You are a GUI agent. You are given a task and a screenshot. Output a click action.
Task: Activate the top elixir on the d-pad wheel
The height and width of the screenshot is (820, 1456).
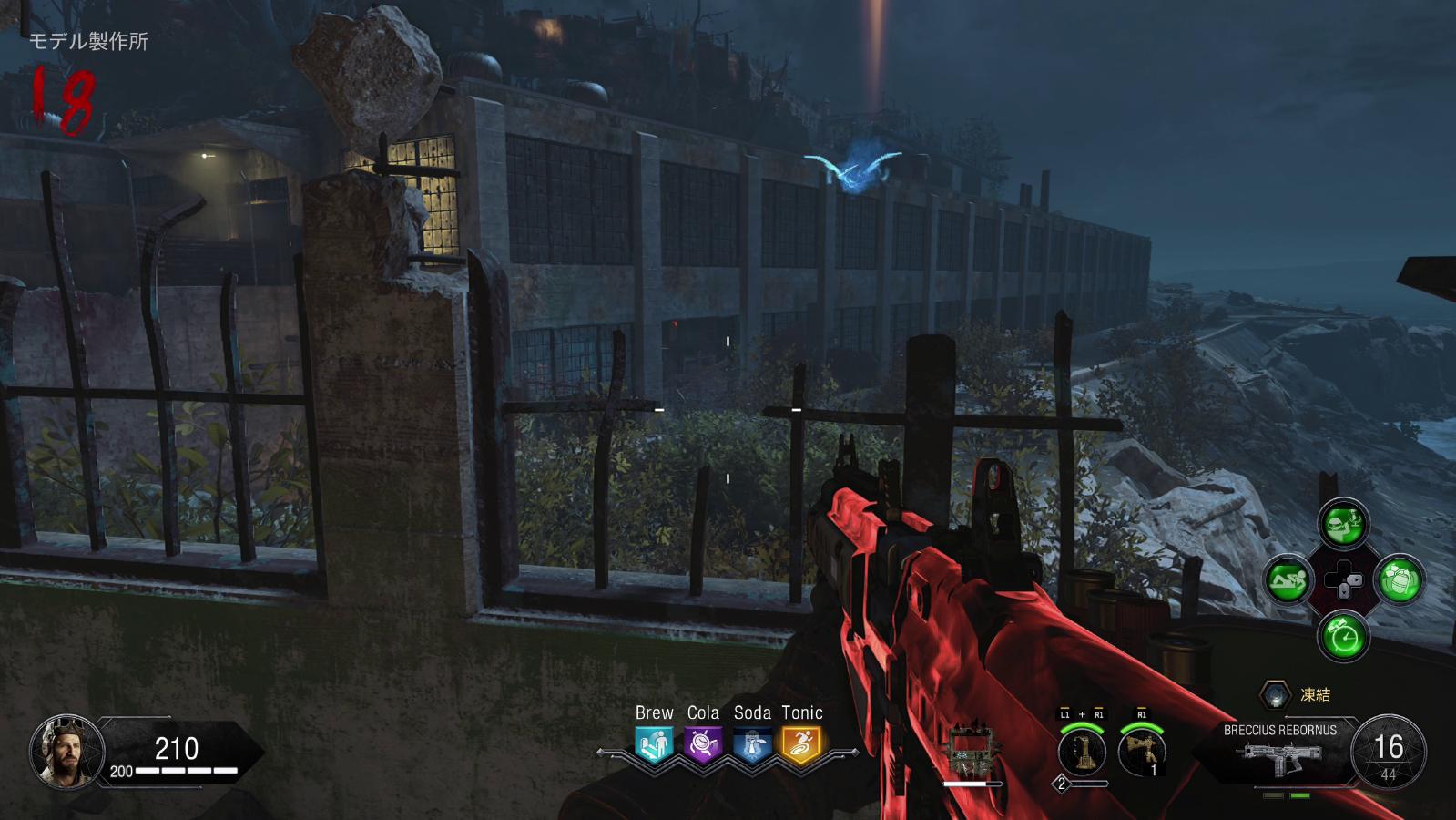tap(1343, 523)
